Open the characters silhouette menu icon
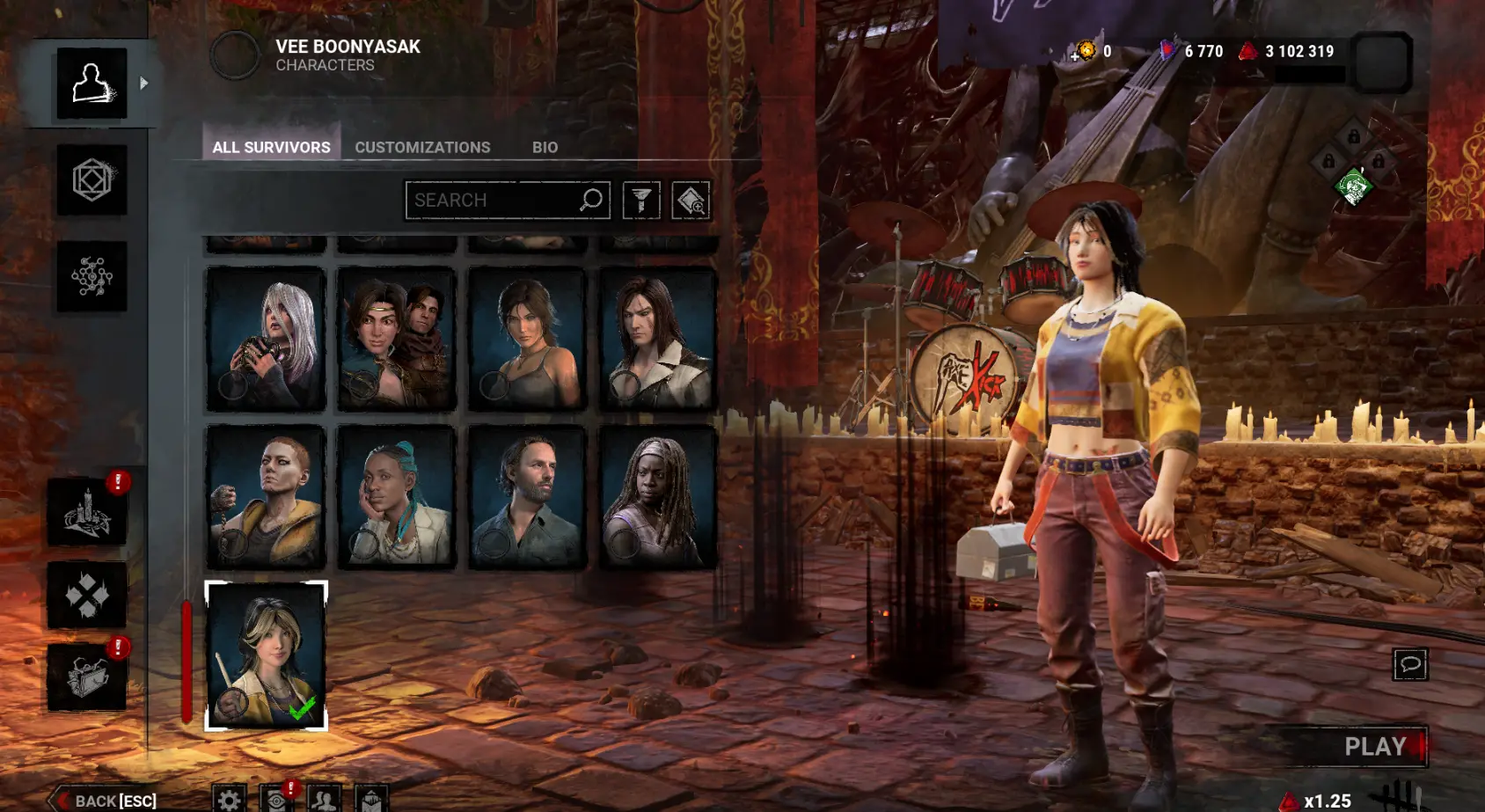1485x812 pixels. pyautogui.click(x=91, y=84)
